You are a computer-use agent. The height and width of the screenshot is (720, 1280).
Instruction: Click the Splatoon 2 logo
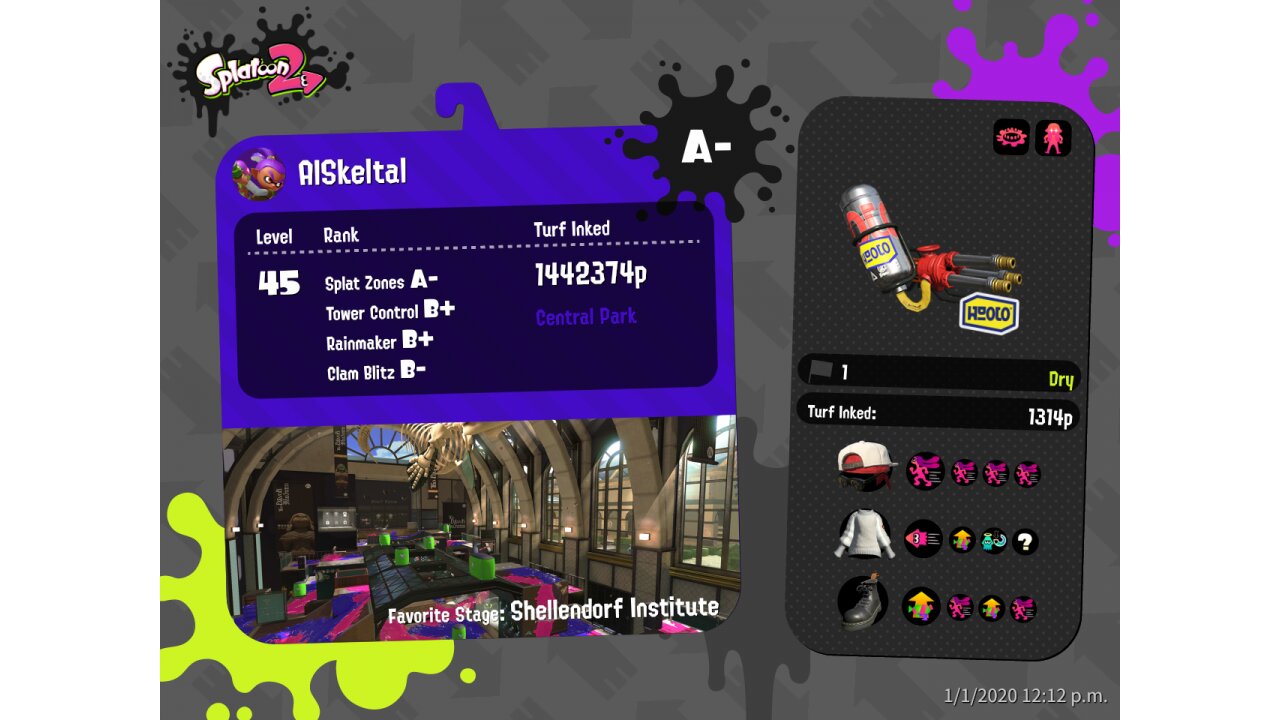pos(262,76)
